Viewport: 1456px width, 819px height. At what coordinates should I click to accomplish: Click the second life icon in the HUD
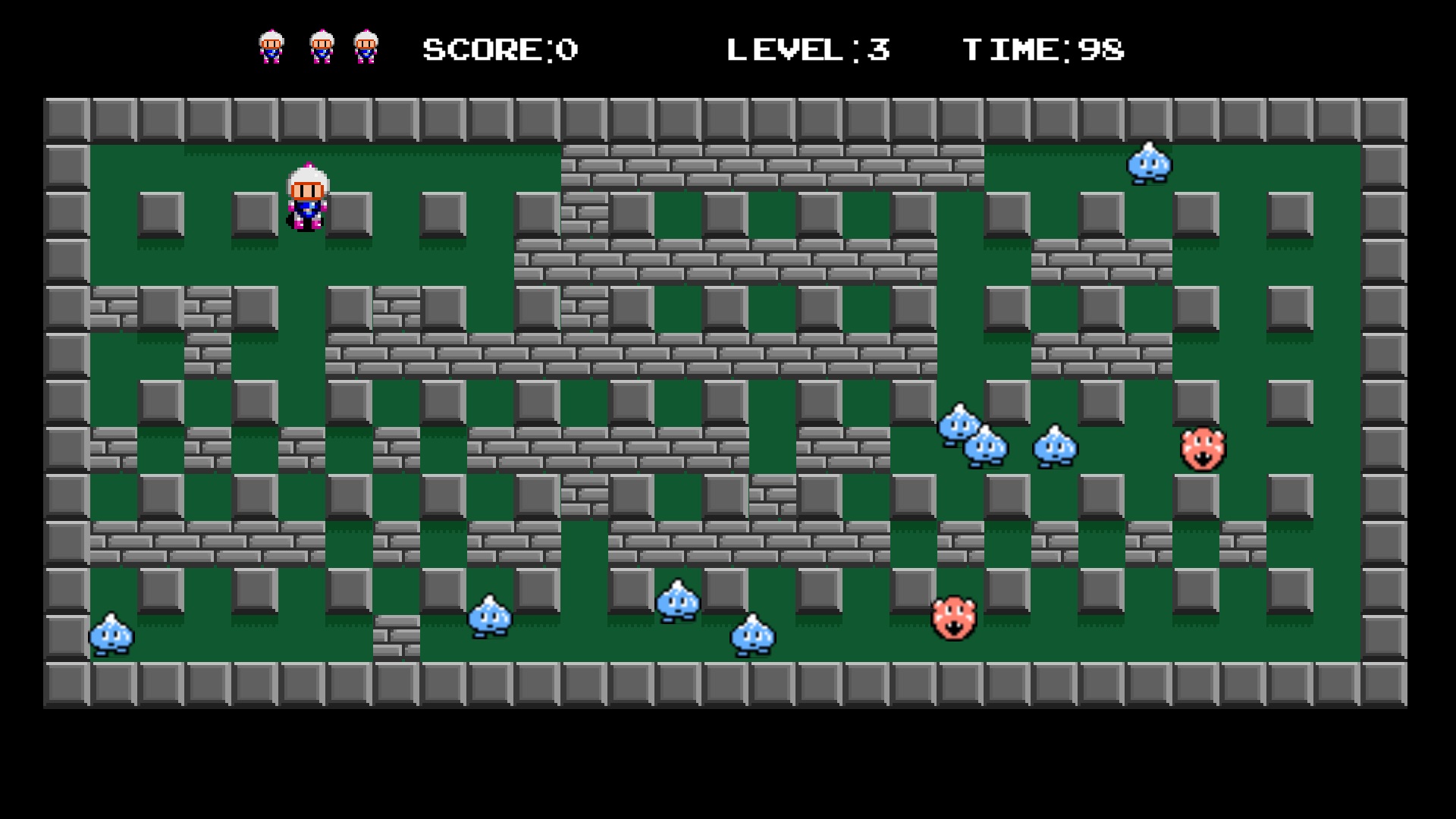[x=322, y=47]
